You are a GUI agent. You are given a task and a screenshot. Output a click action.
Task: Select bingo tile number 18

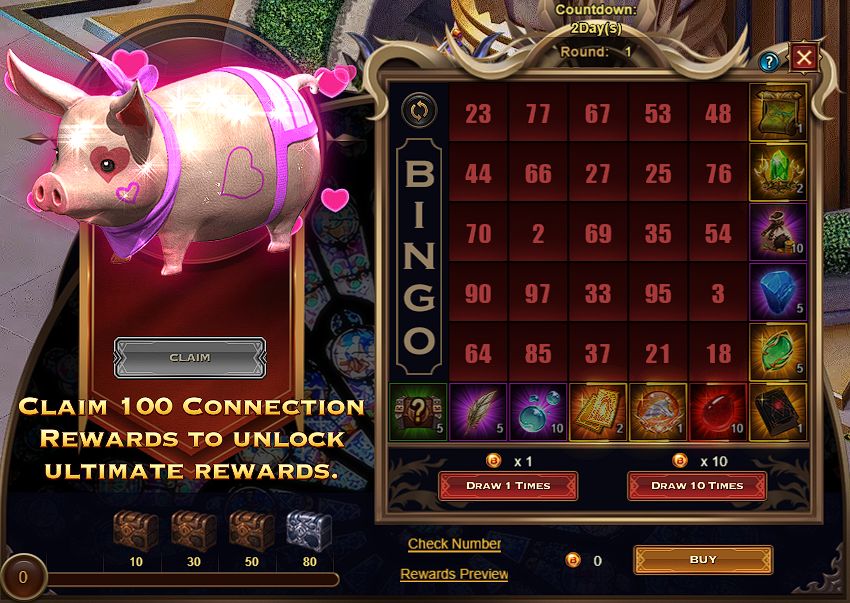click(x=718, y=353)
